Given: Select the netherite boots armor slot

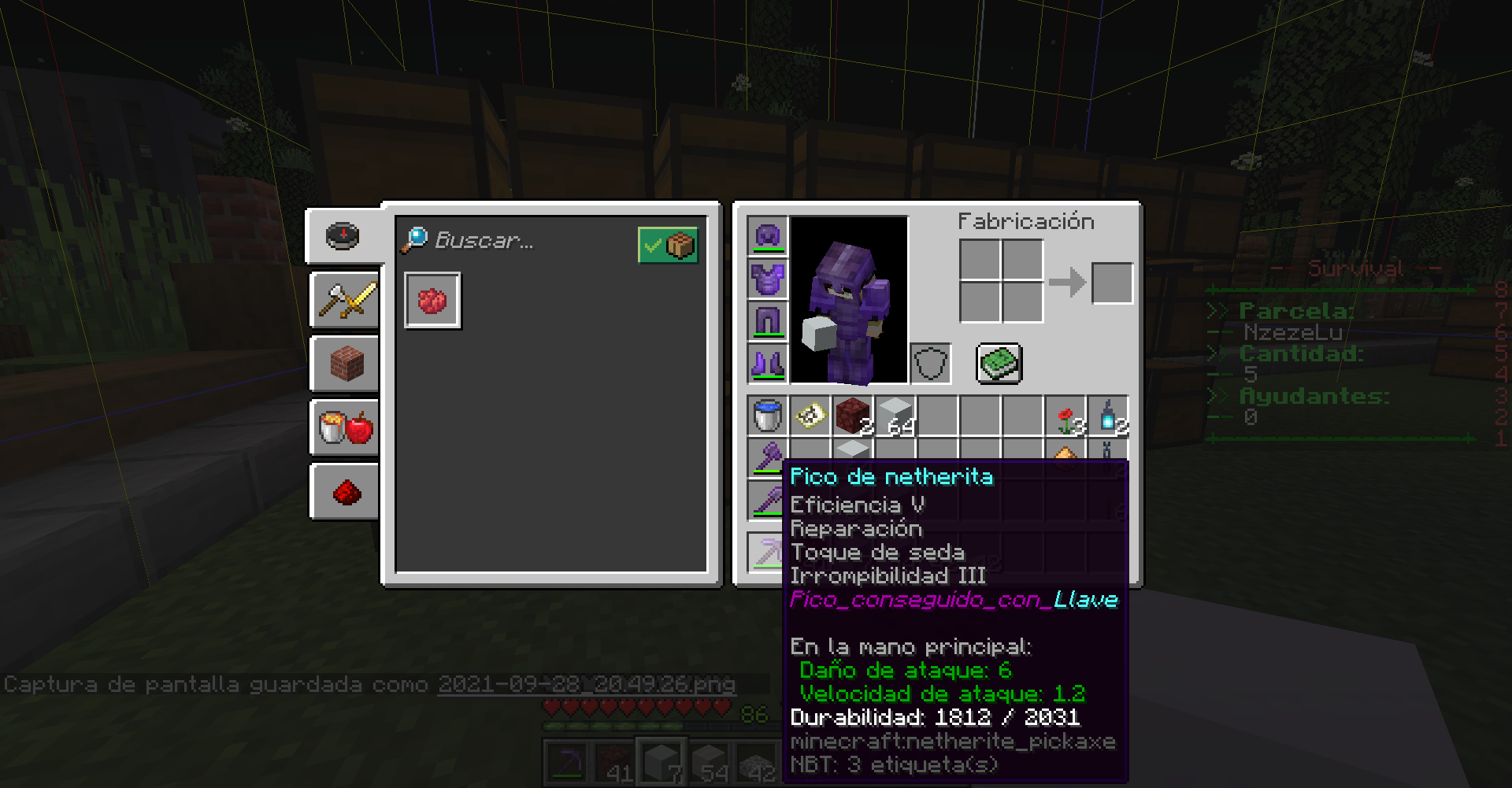Looking at the screenshot, I should [x=768, y=364].
